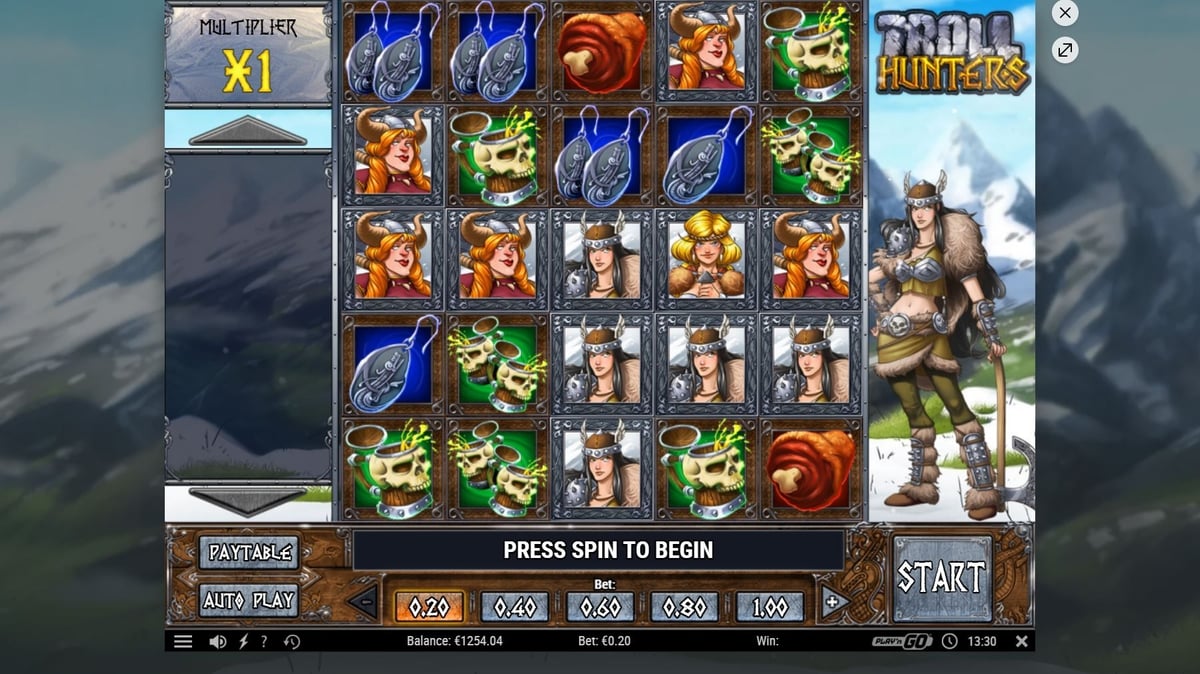Open the hamburger menu in the bottom bar
Viewport: 1200px width, 674px height.
pos(183,642)
